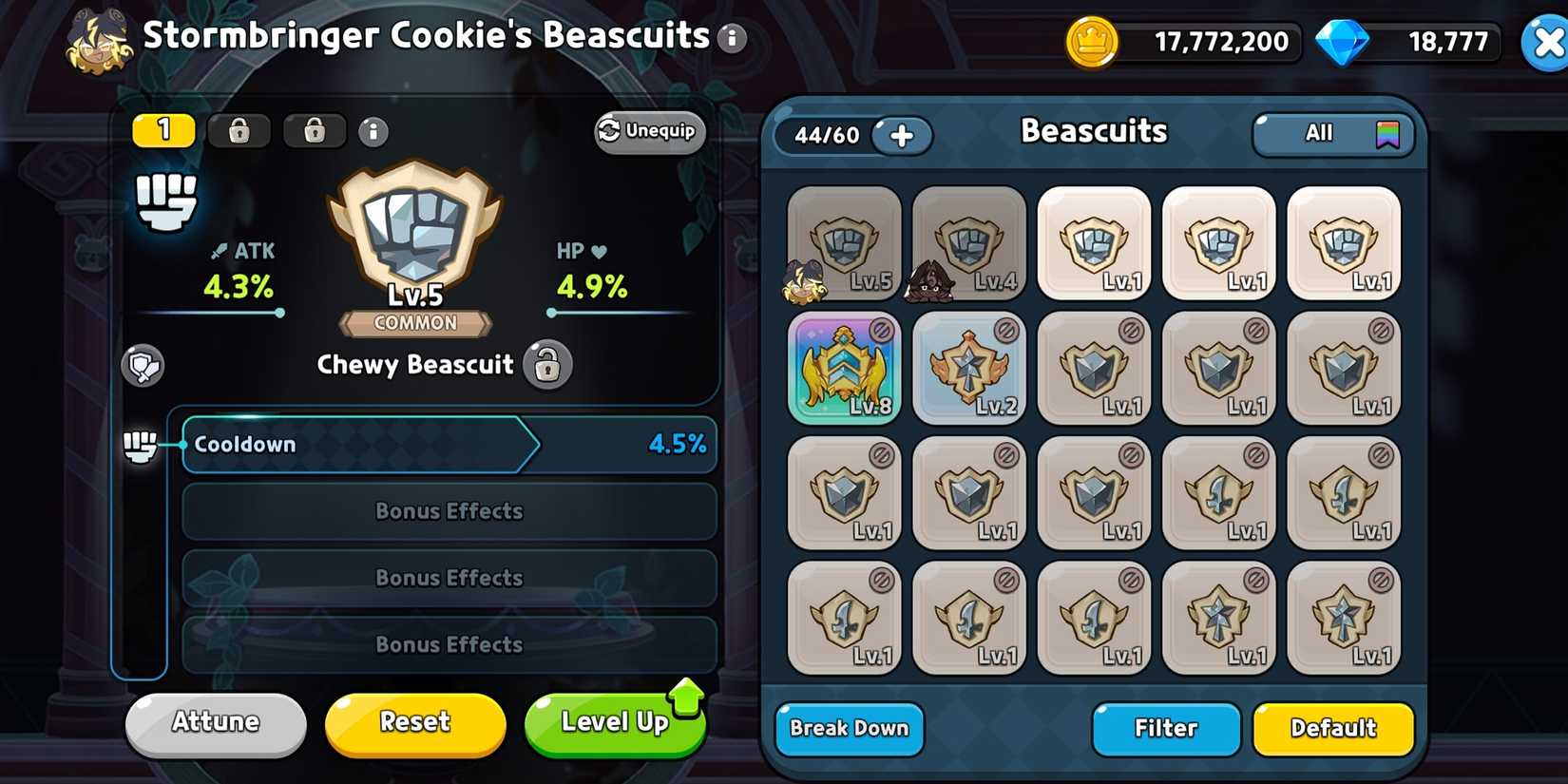
Task: Expand the second Bonus Effects slot
Action: tap(449, 578)
